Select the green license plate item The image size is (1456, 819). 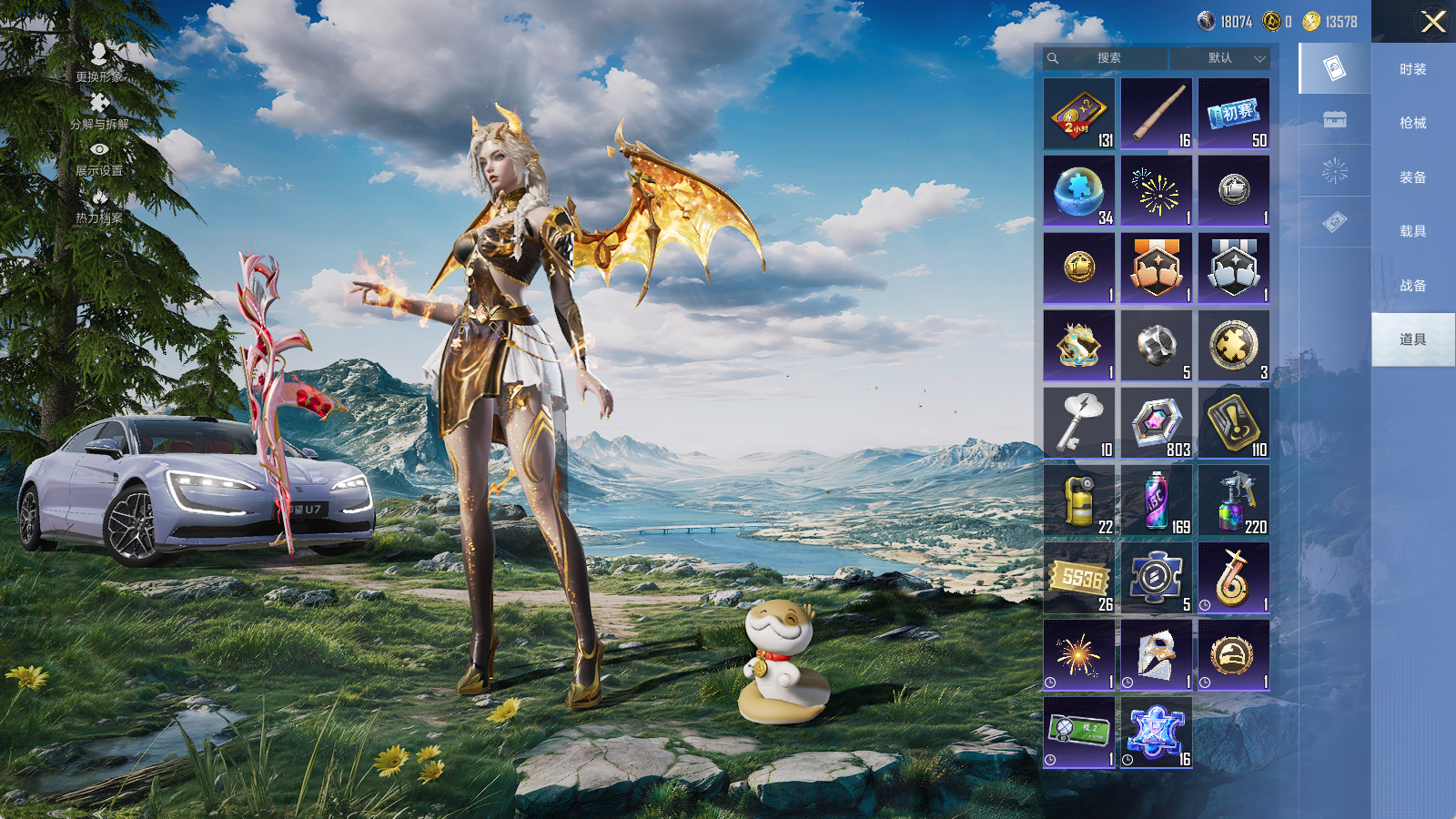pyautogui.click(x=1079, y=733)
